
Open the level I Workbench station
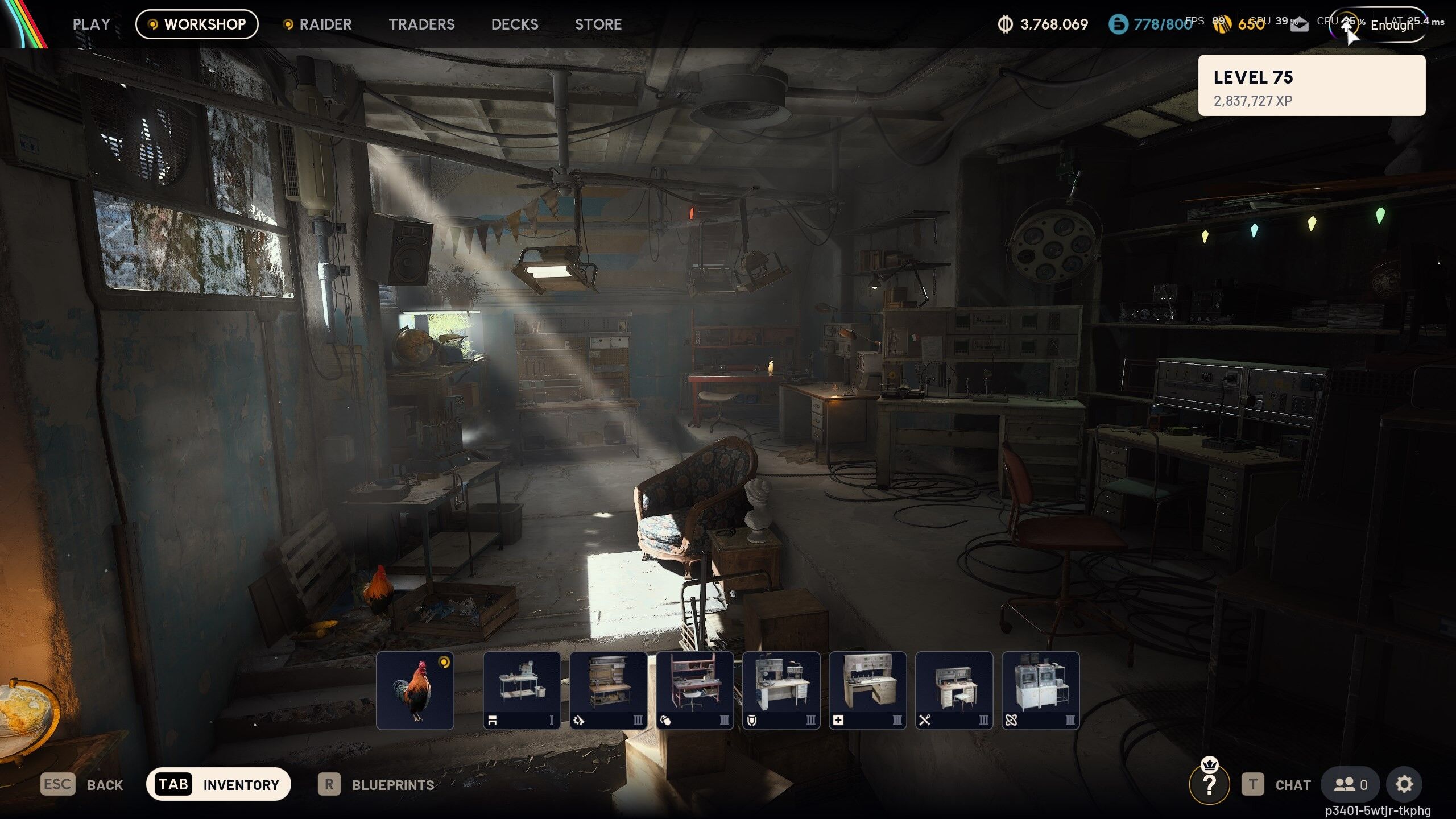522,690
